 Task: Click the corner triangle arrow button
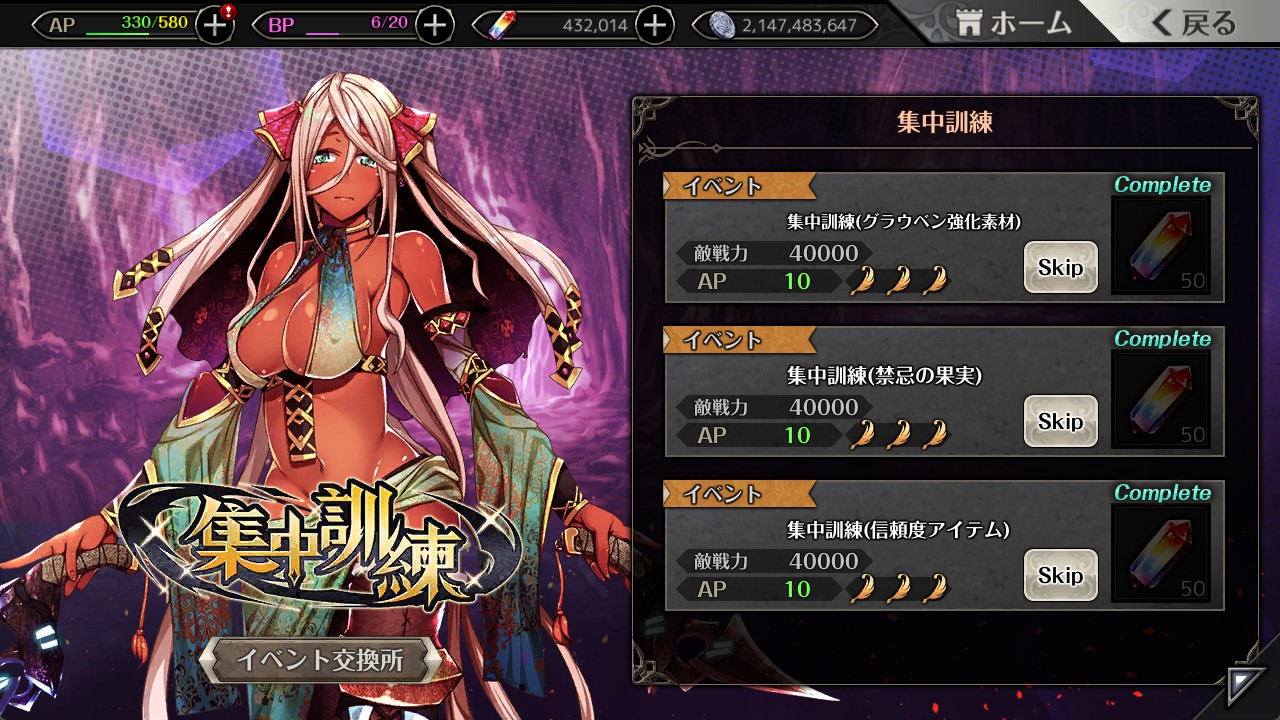click(x=1246, y=686)
